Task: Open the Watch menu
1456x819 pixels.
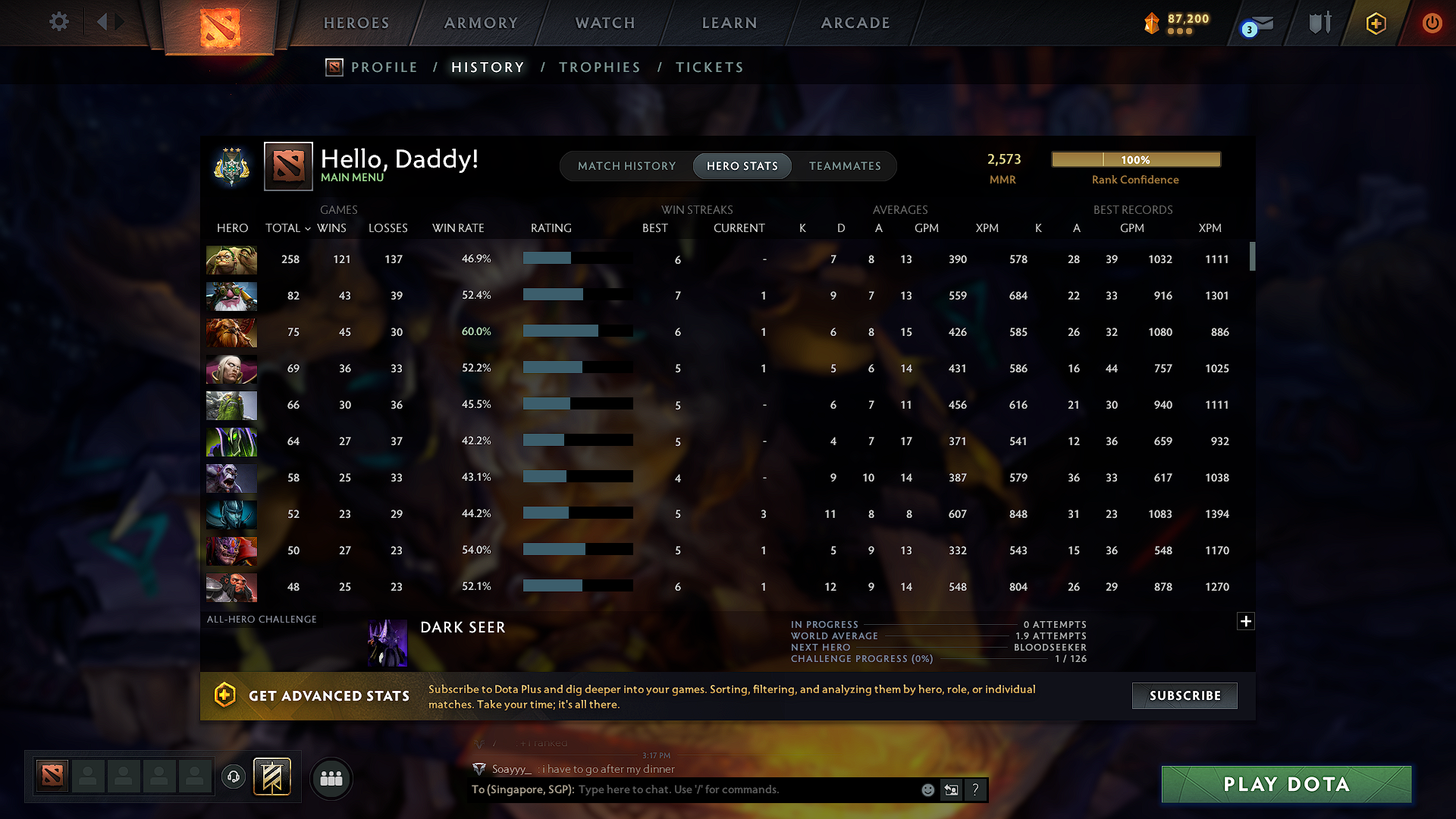Action: [x=604, y=23]
